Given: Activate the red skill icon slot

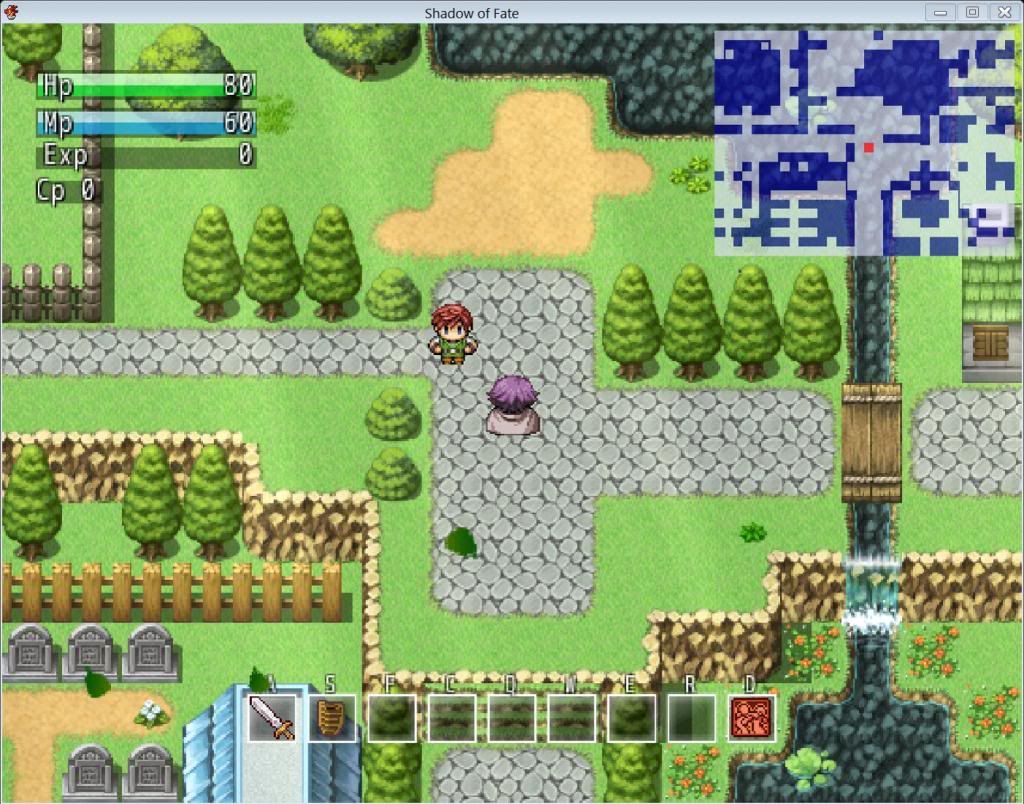Looking at the screenshot, I should pos(752,717).
